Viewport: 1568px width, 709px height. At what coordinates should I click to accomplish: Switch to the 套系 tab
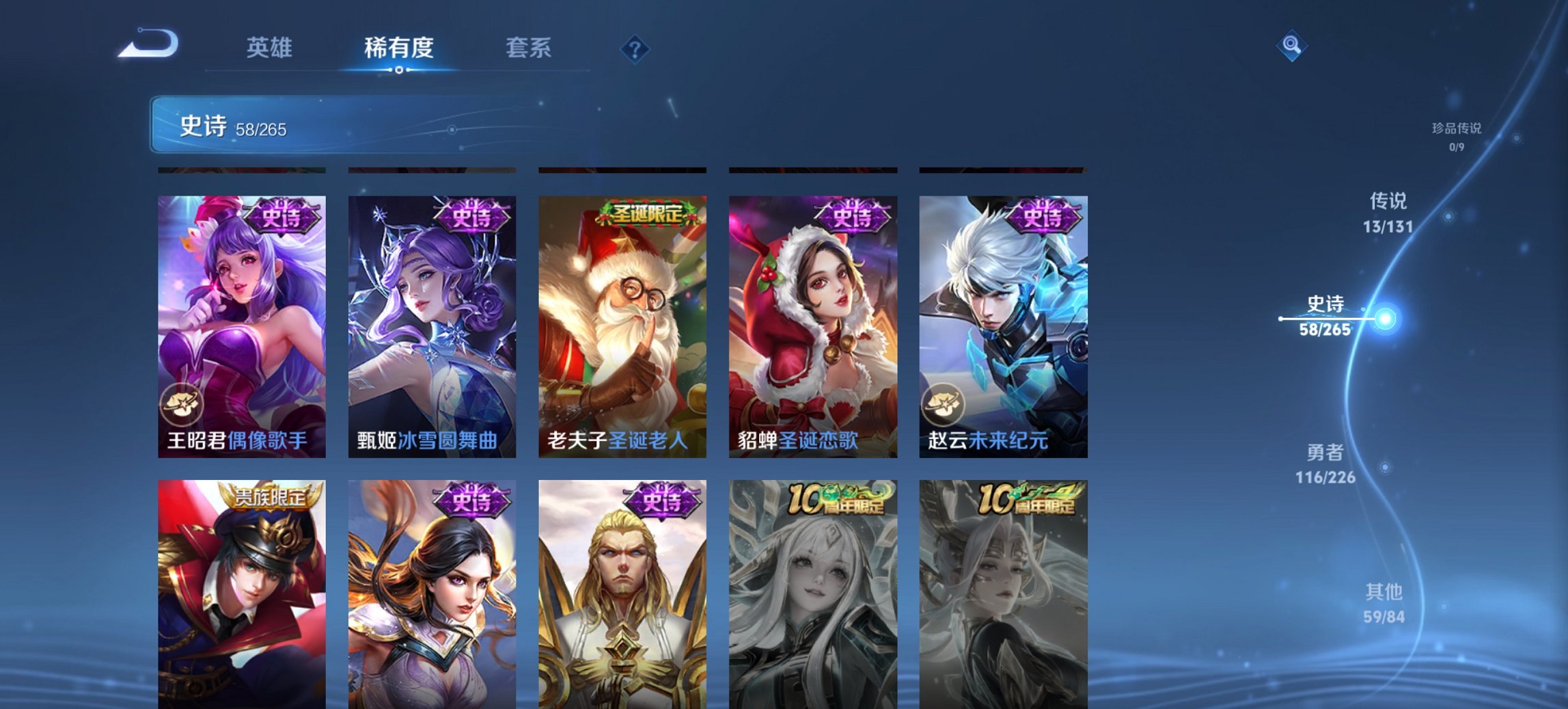tap(529, 48)
